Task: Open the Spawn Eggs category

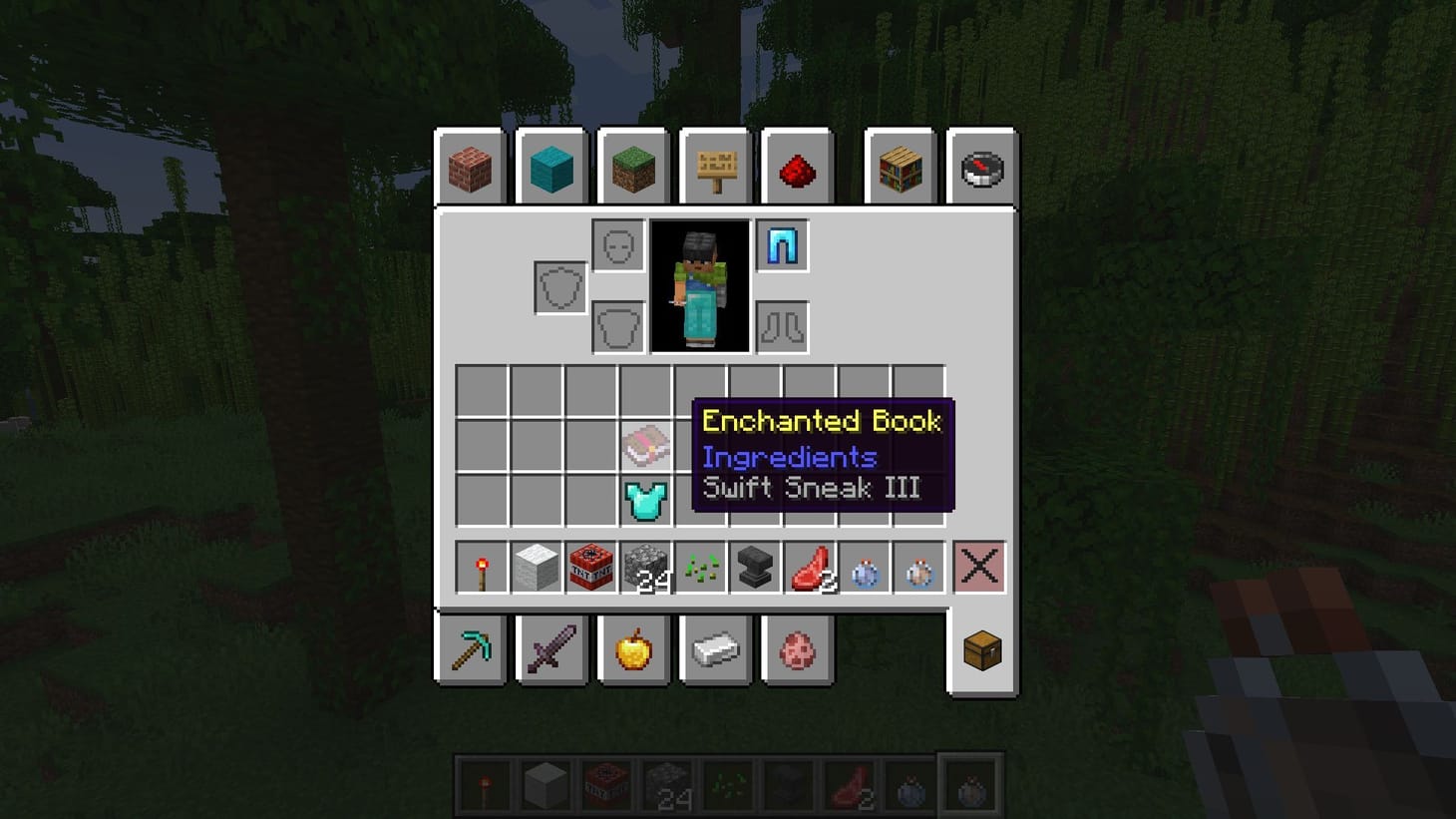Action: pos(797,649)
